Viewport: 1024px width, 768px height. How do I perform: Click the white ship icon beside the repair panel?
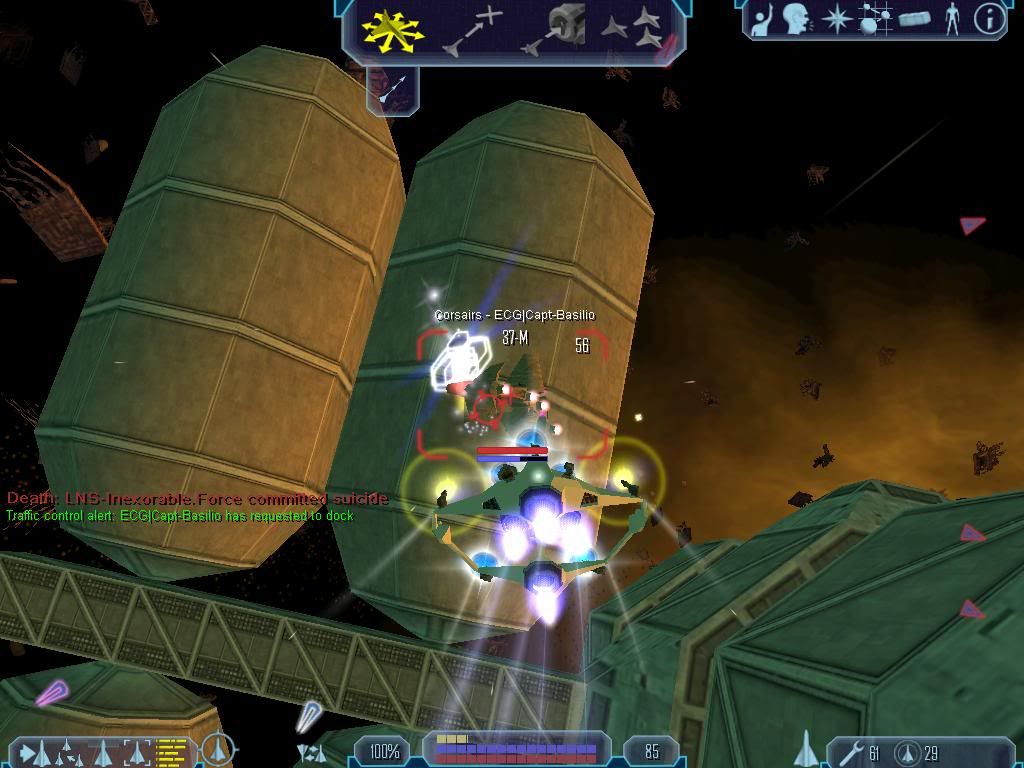point(805,748)
